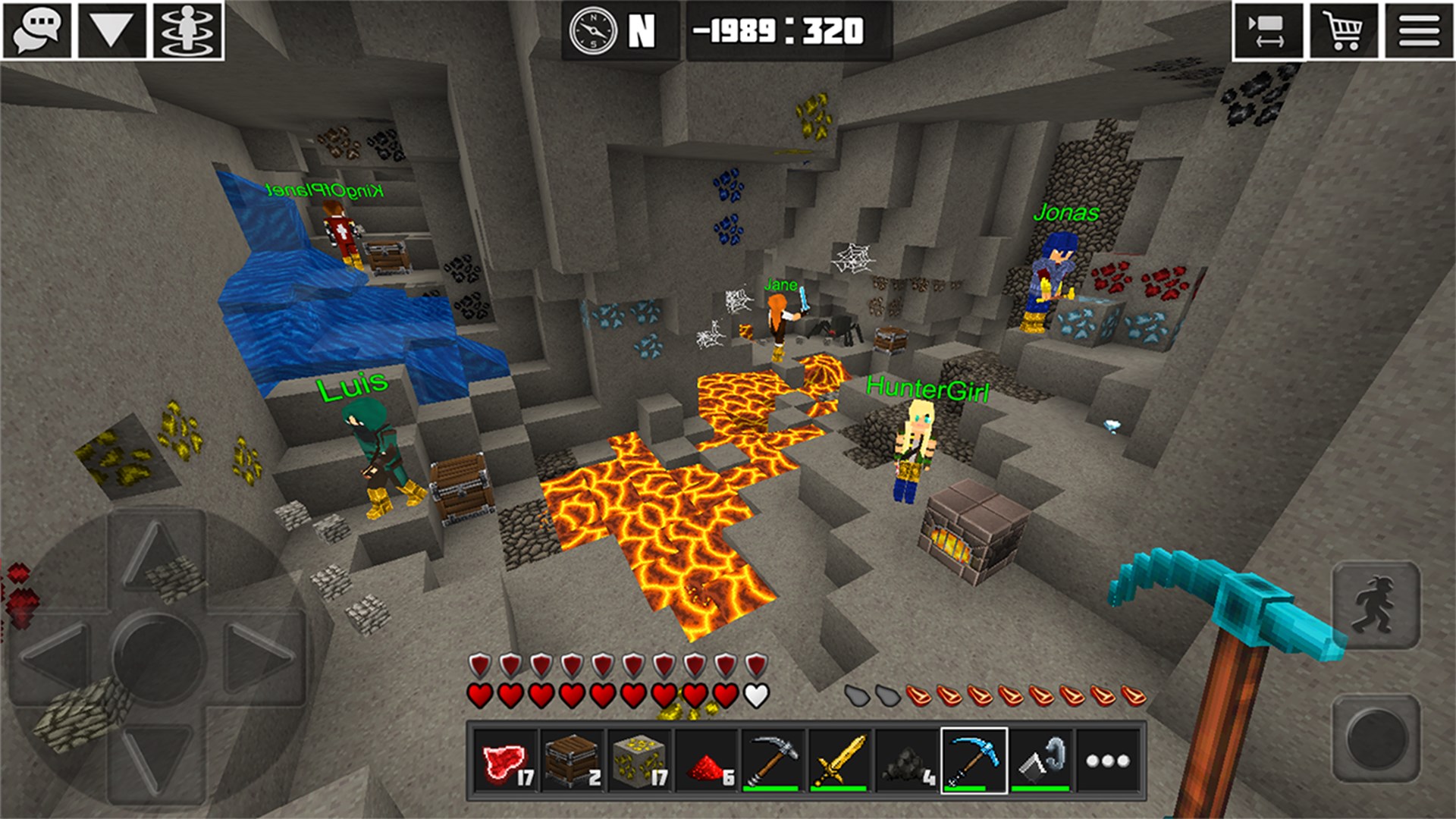This screenshot has height=819, width=1456.
Task: Open full inventory with three-dots slot
Action: coord(1107,761)
